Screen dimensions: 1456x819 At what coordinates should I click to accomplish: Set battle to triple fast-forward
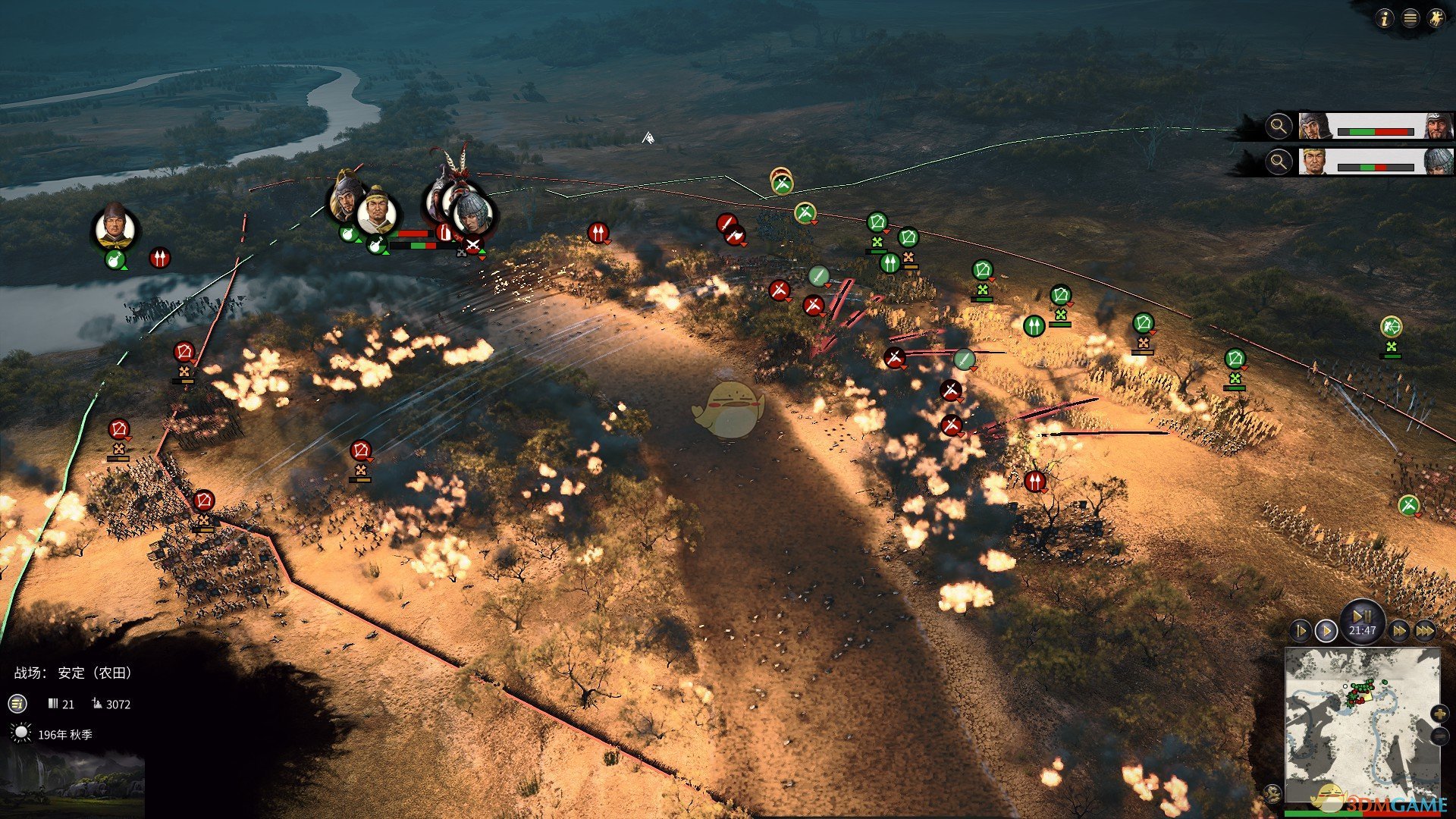coord(1425,631)
